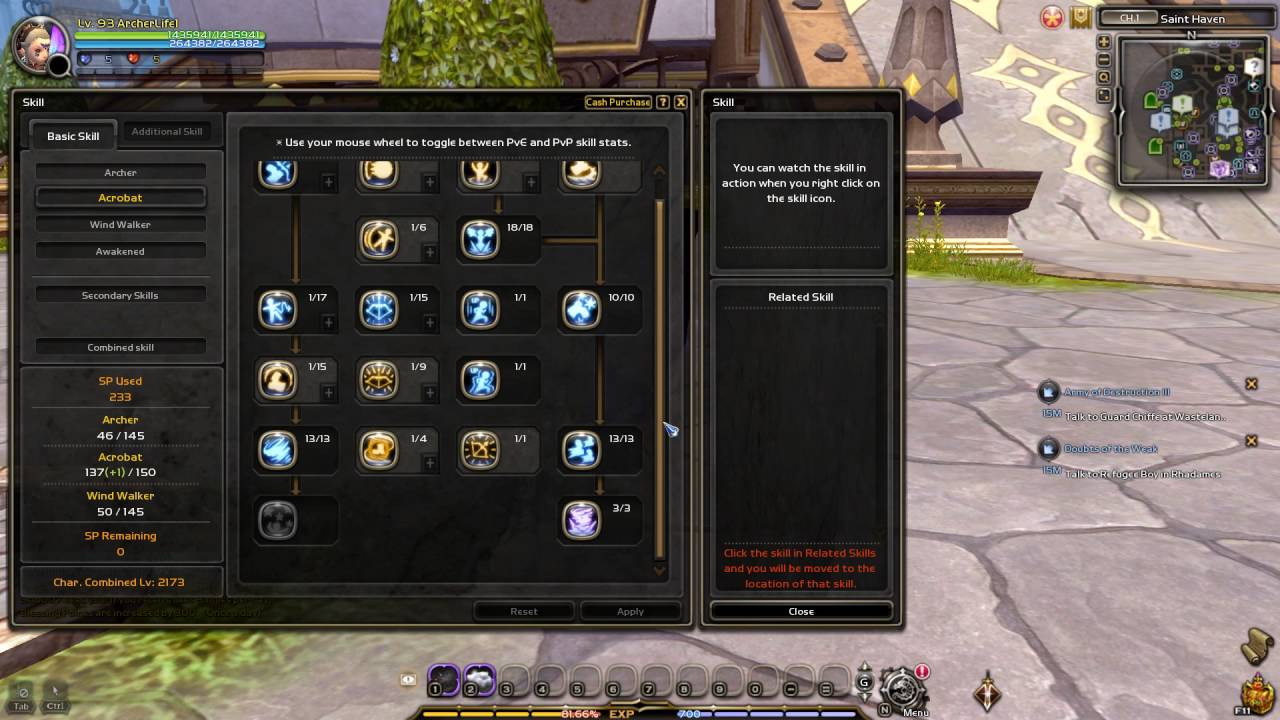
Task: Switch to the Additional Skill tab
Action: click(167, 132)
